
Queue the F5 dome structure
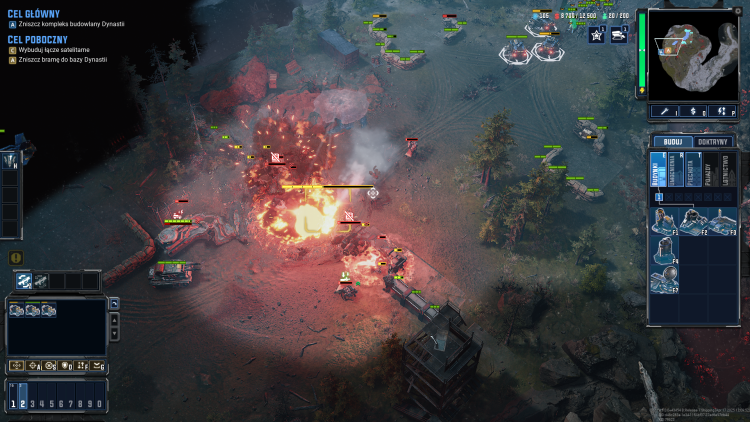664,281
